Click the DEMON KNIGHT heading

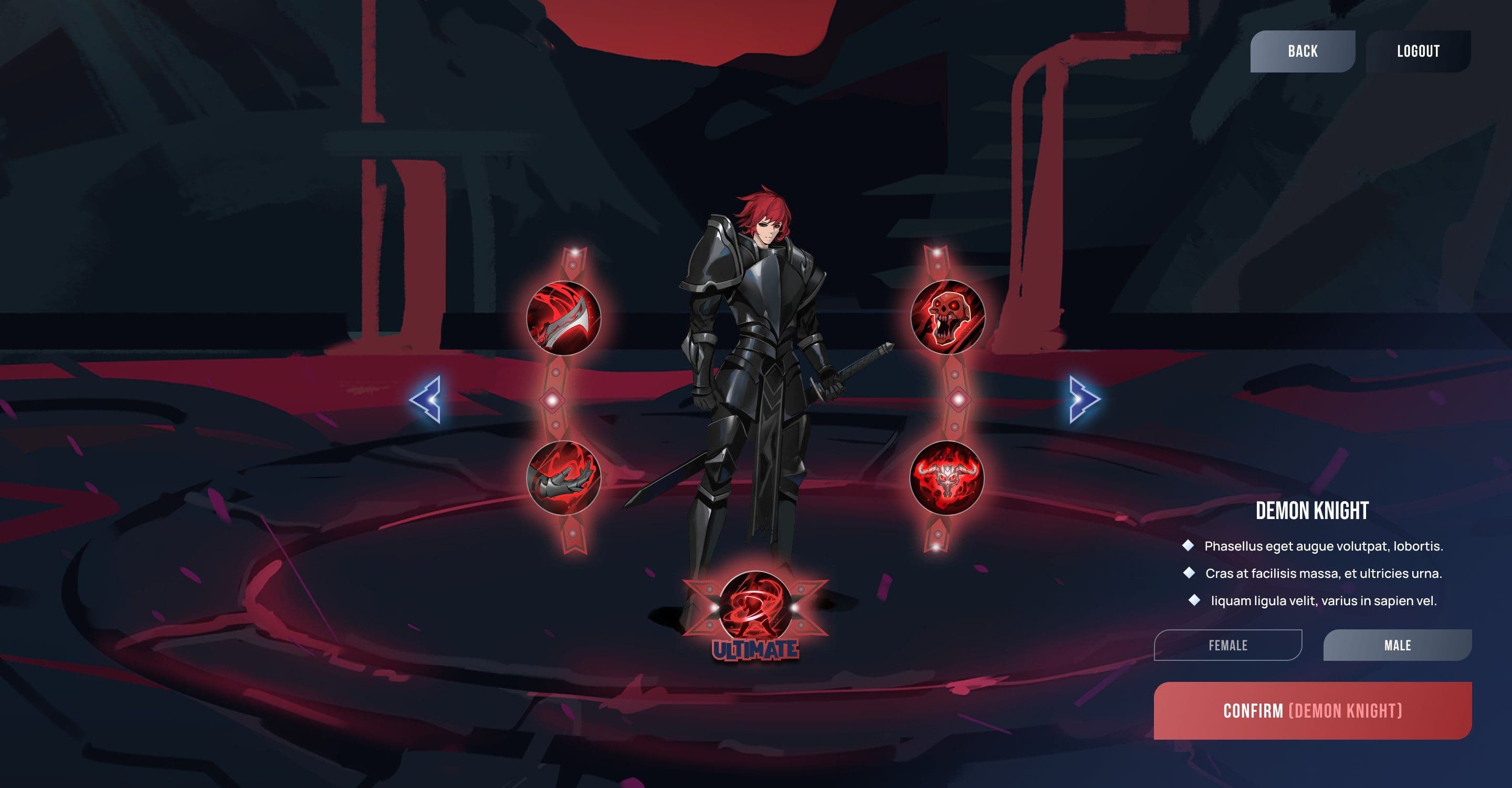pyautogui.click(x=1313, y=511)
